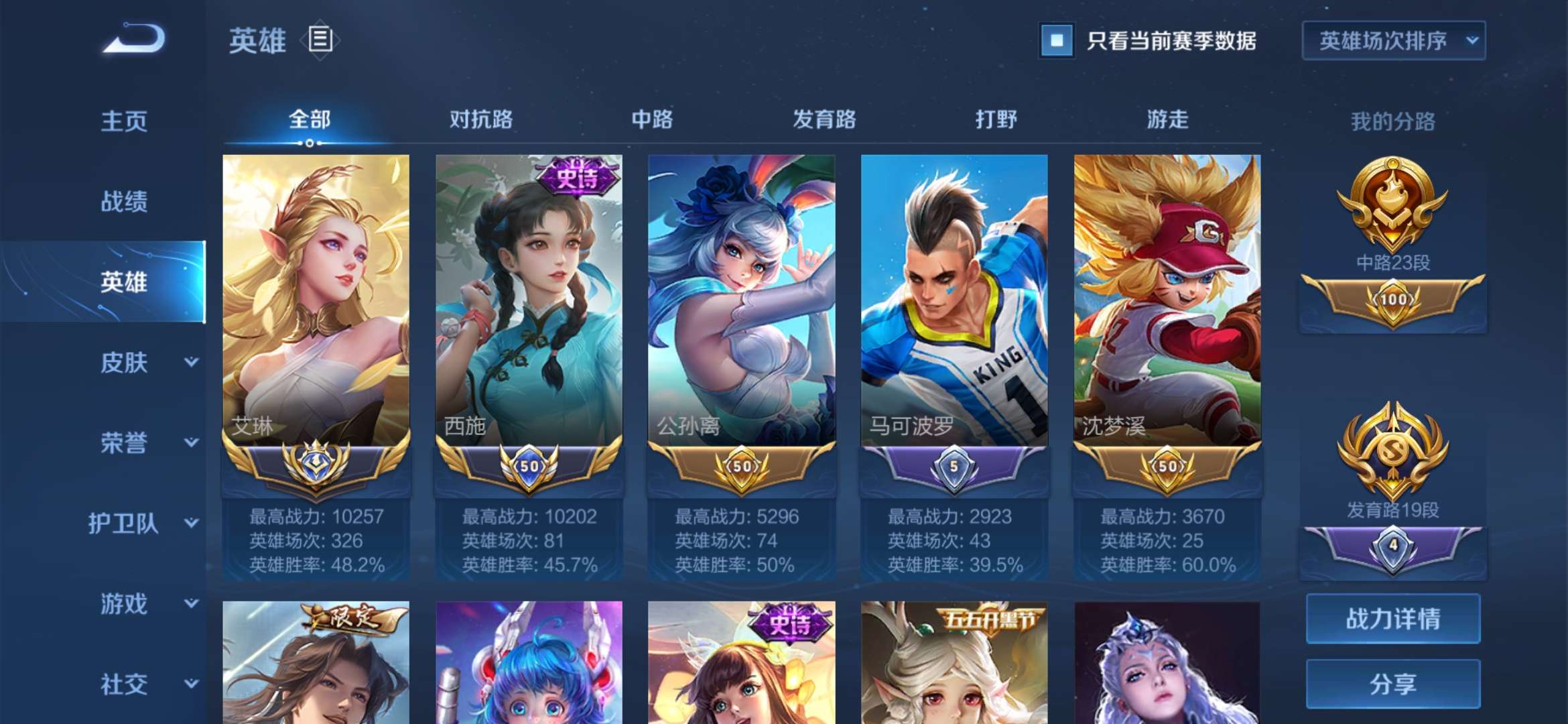Open the 英雄场次排序 sort dropdown
This screenshot has height=724, width=1568.
point(1392,42)
